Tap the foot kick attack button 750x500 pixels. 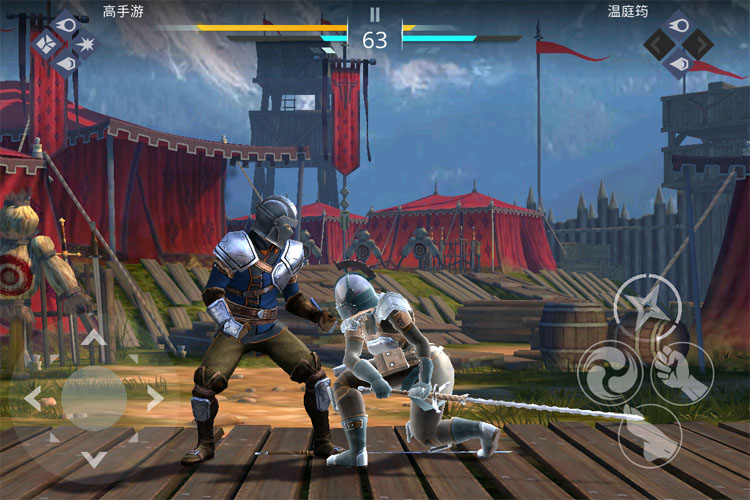pyautogui.click(x=649, y=437)
